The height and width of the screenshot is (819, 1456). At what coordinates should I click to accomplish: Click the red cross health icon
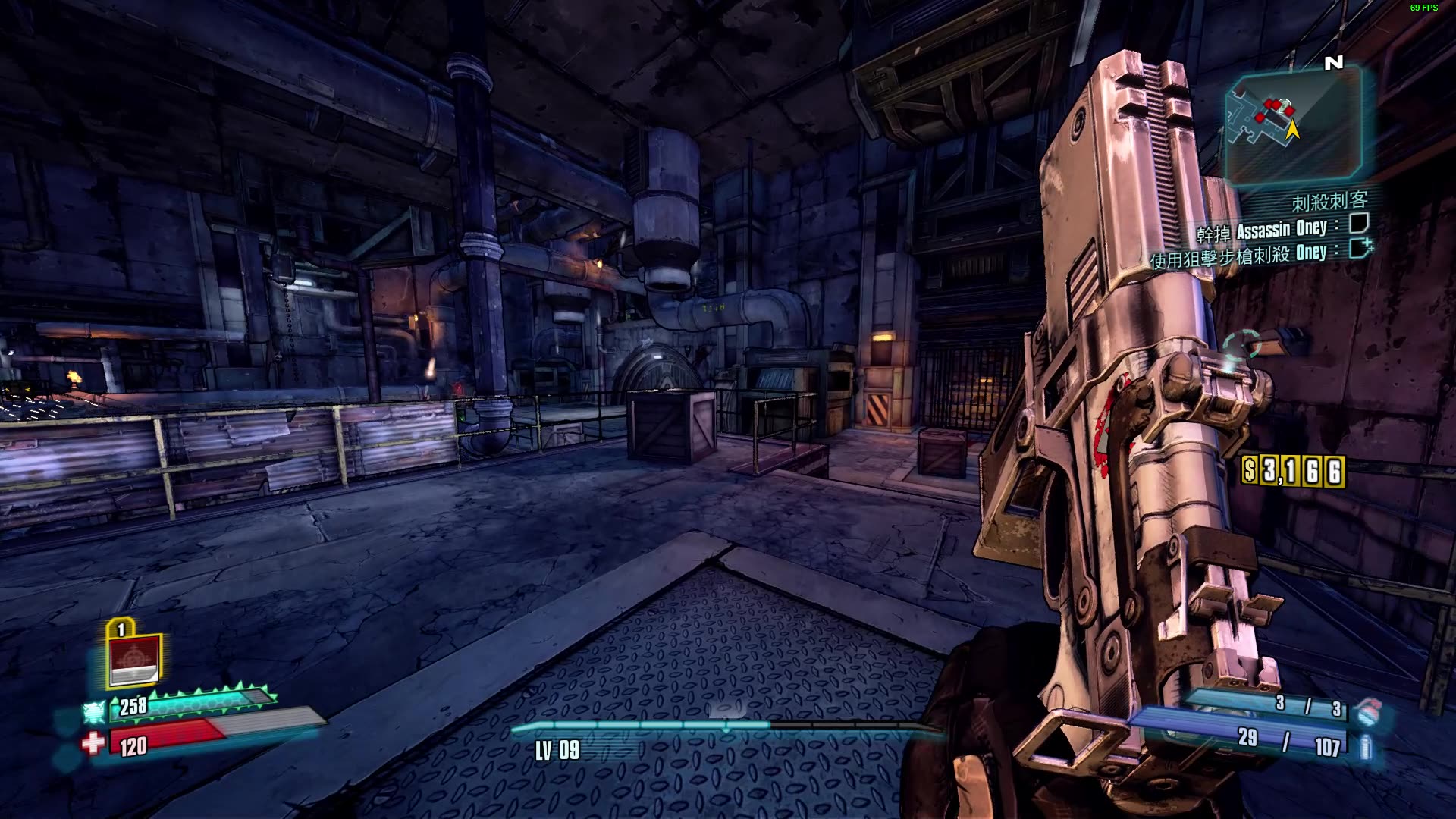point(93,743)
